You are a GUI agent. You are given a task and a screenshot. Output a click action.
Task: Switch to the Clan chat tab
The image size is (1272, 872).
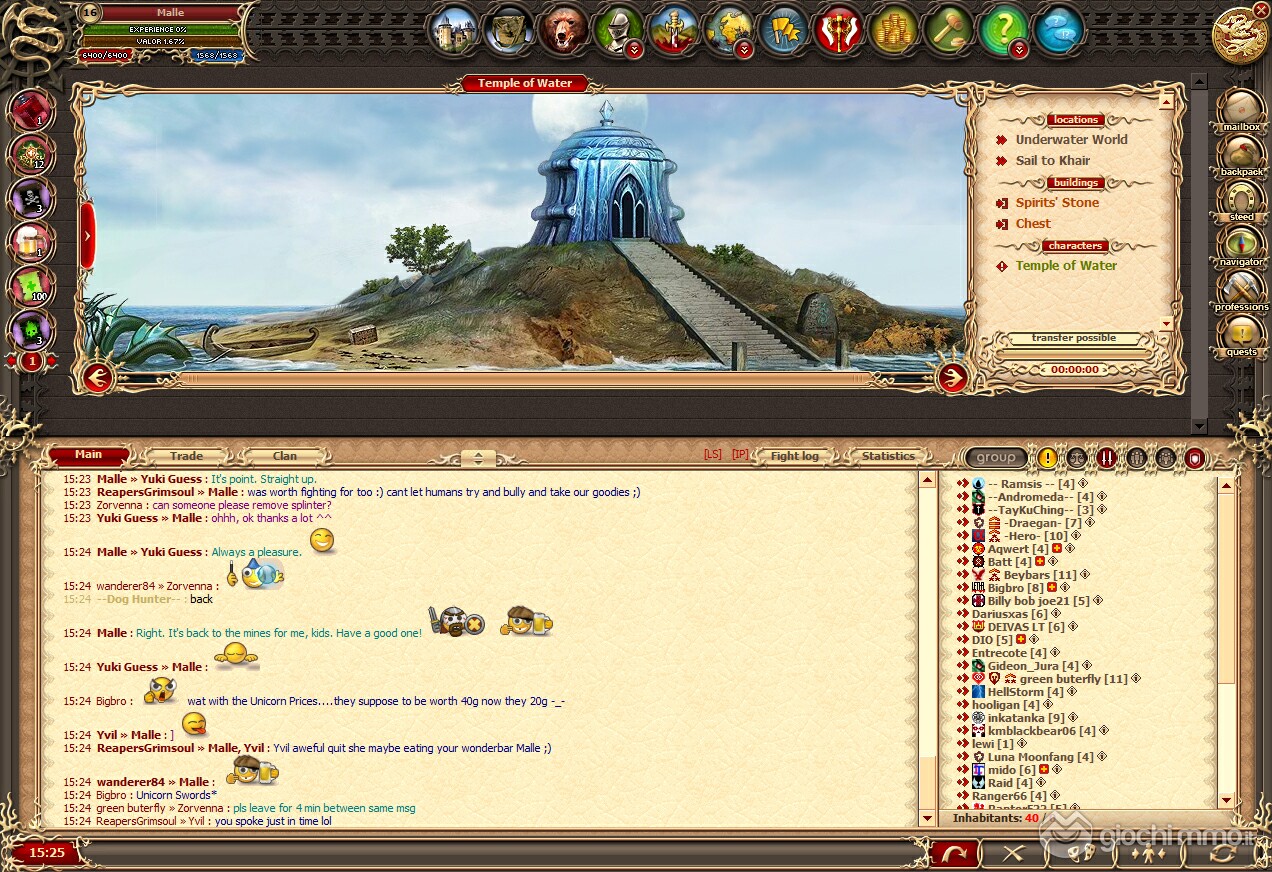[x=285, y=456]
